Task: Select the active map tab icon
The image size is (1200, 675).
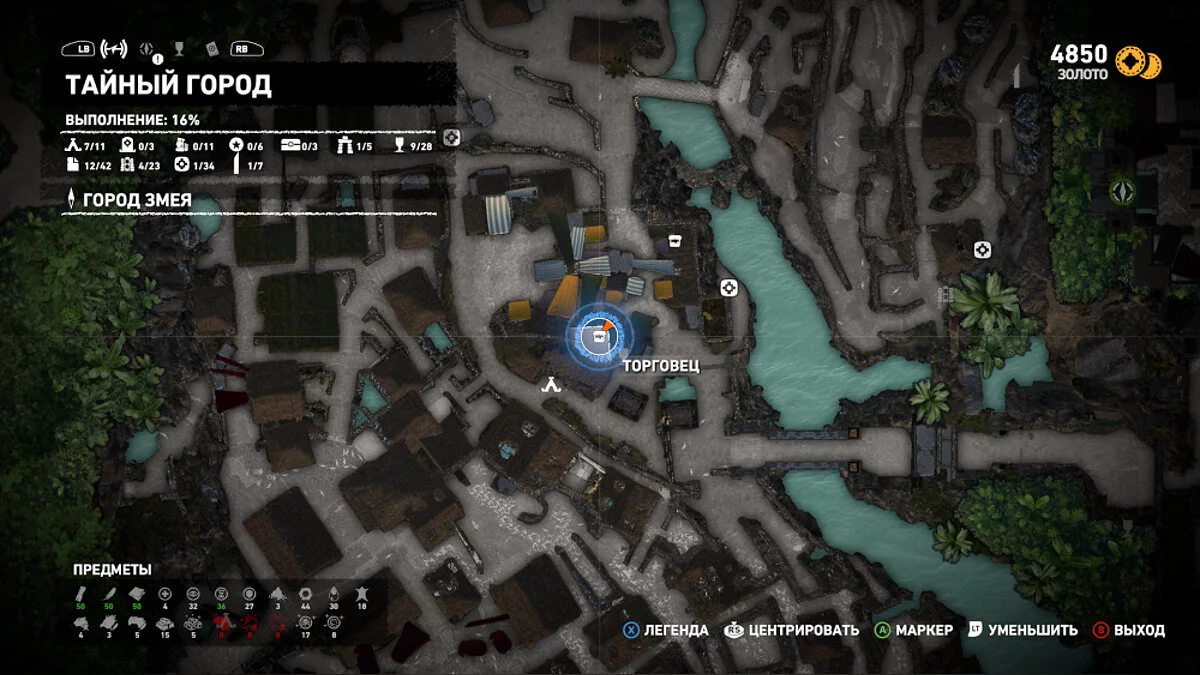Action: (x=114, y=48)
